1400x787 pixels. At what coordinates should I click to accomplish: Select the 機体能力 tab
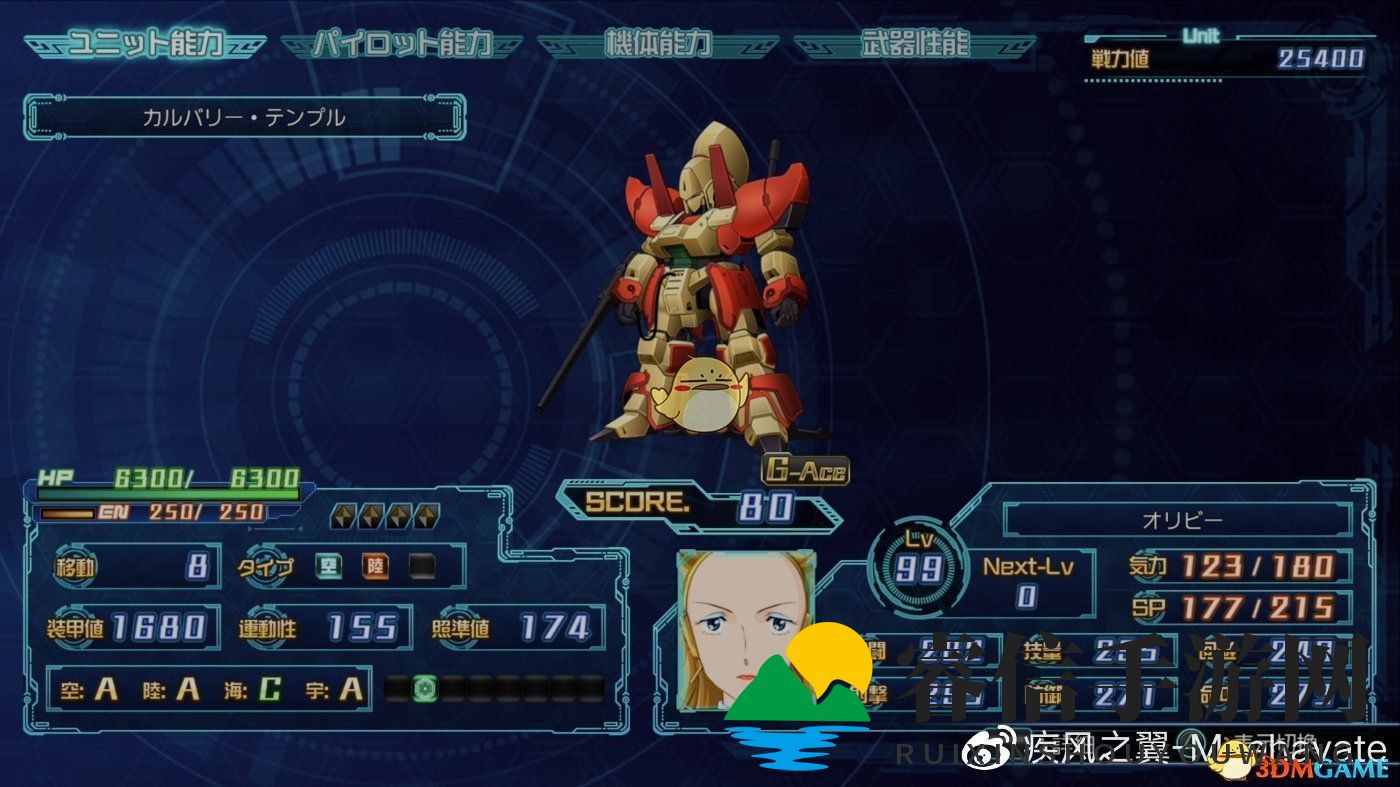pyautogui.click(x=658, y=45)
